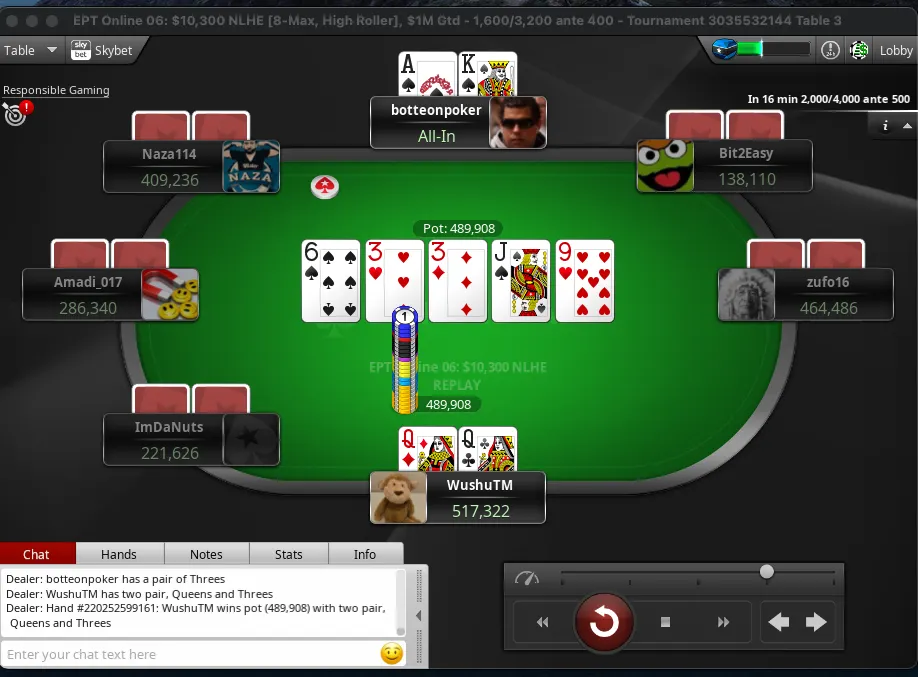This screenshot has height=677, width=918.
Task: Open the Stats tab
Action: coord(289,554)
